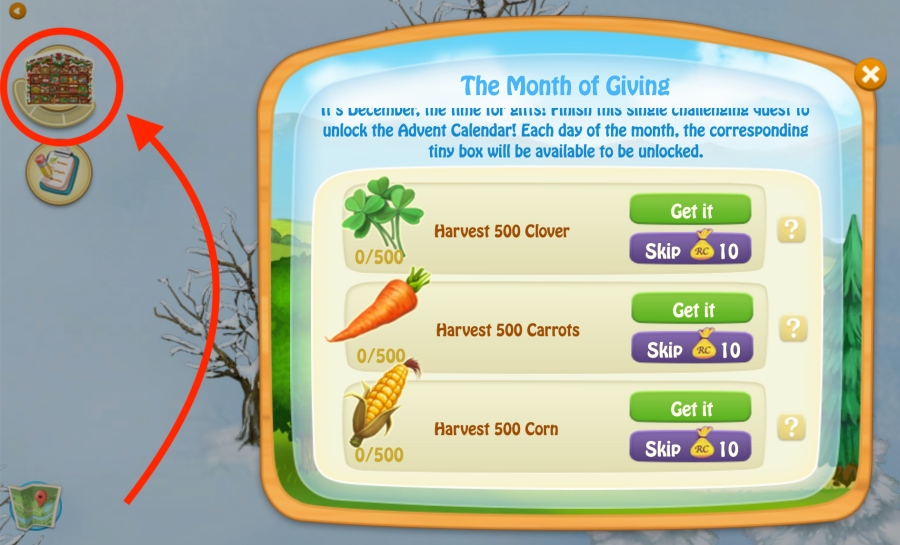Skip the Clover harvest for 10 RC
This screenshot has height=545, width=900.
point(690,250)
